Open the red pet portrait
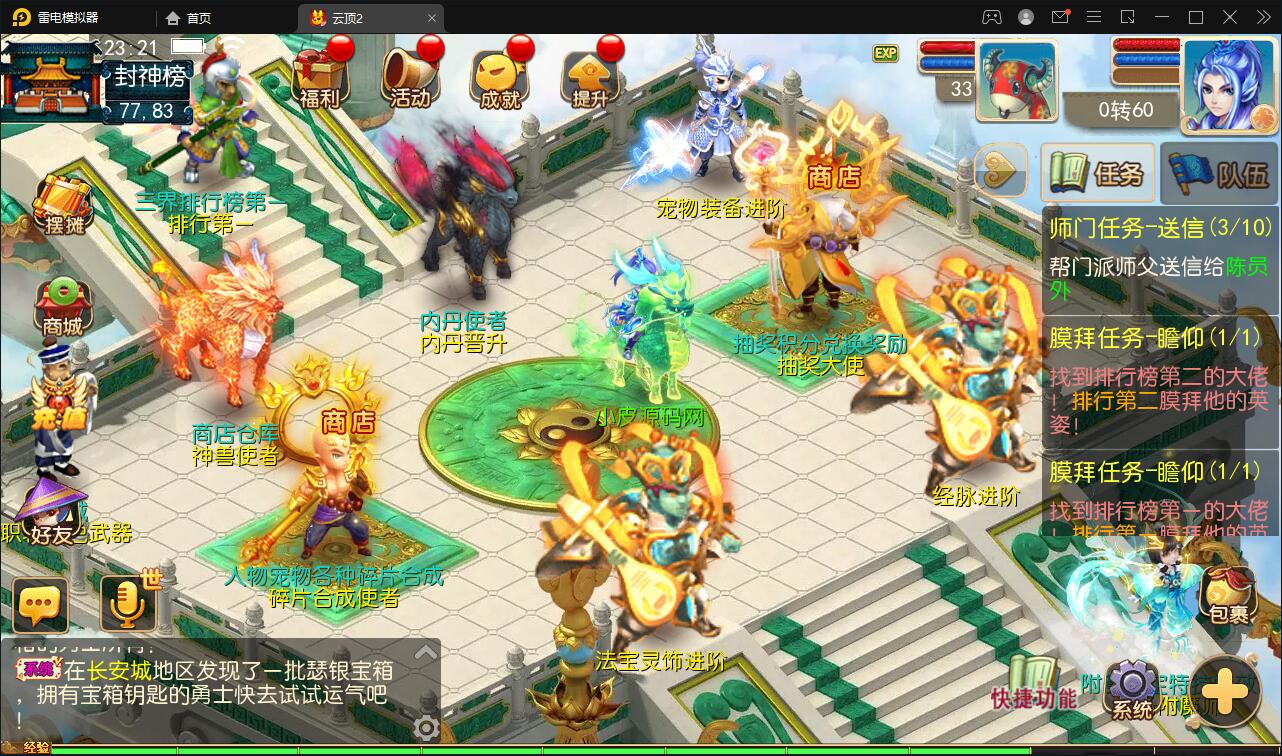The image size is (1282, 756). [x=1016, y=81]
